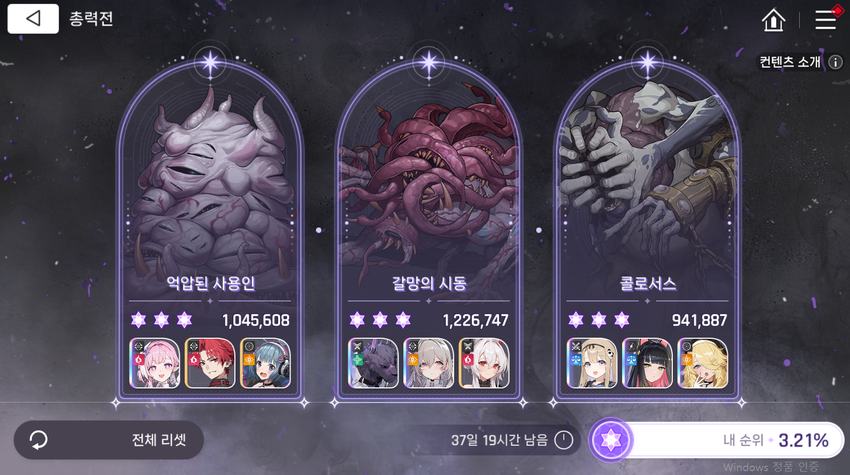Select the dark wolf character portrait

[373, 363]
